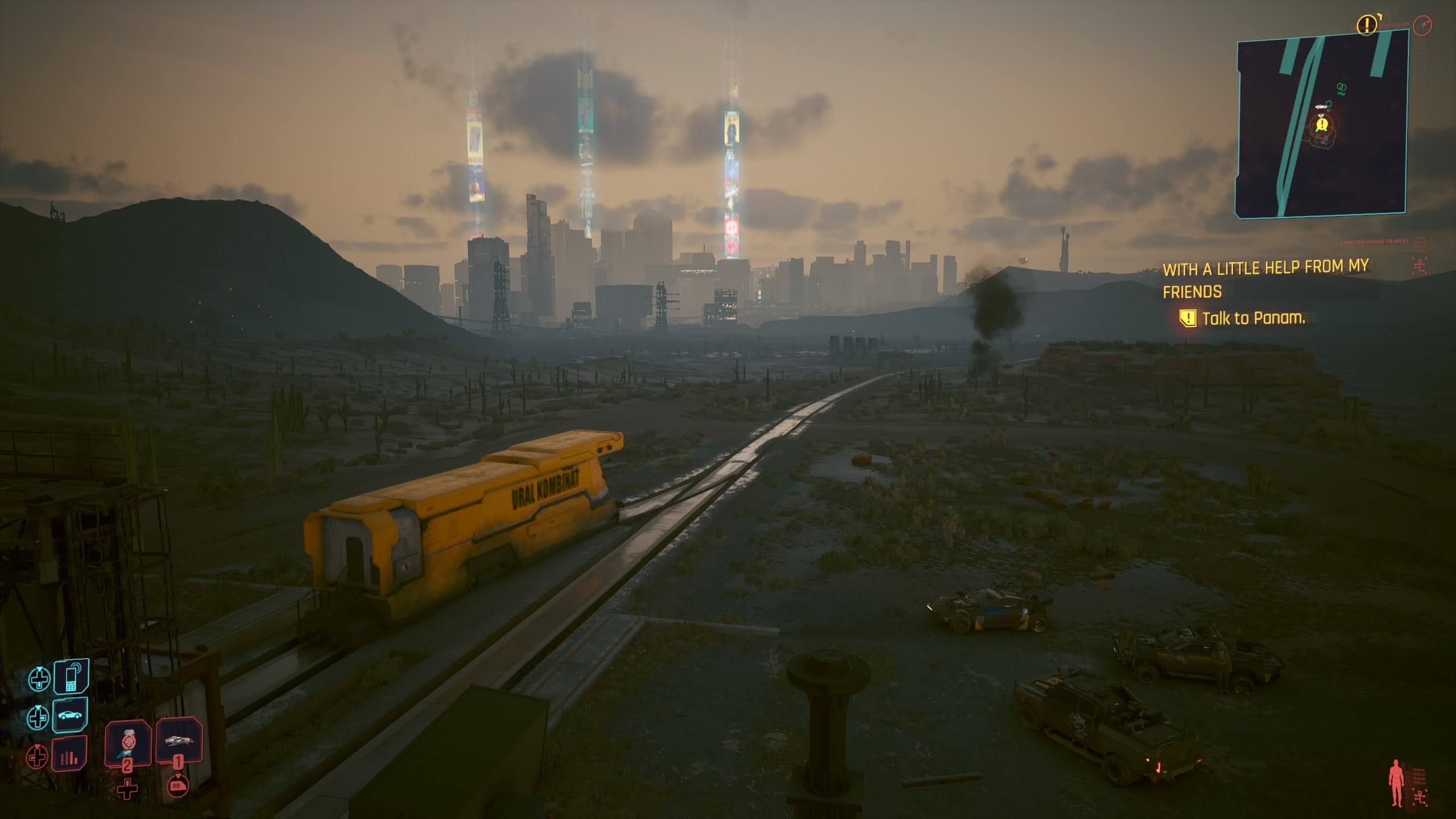Screen dimensions: 1456x819
Task: Open the radio bars icon slot
Action: tap(69, 755)
